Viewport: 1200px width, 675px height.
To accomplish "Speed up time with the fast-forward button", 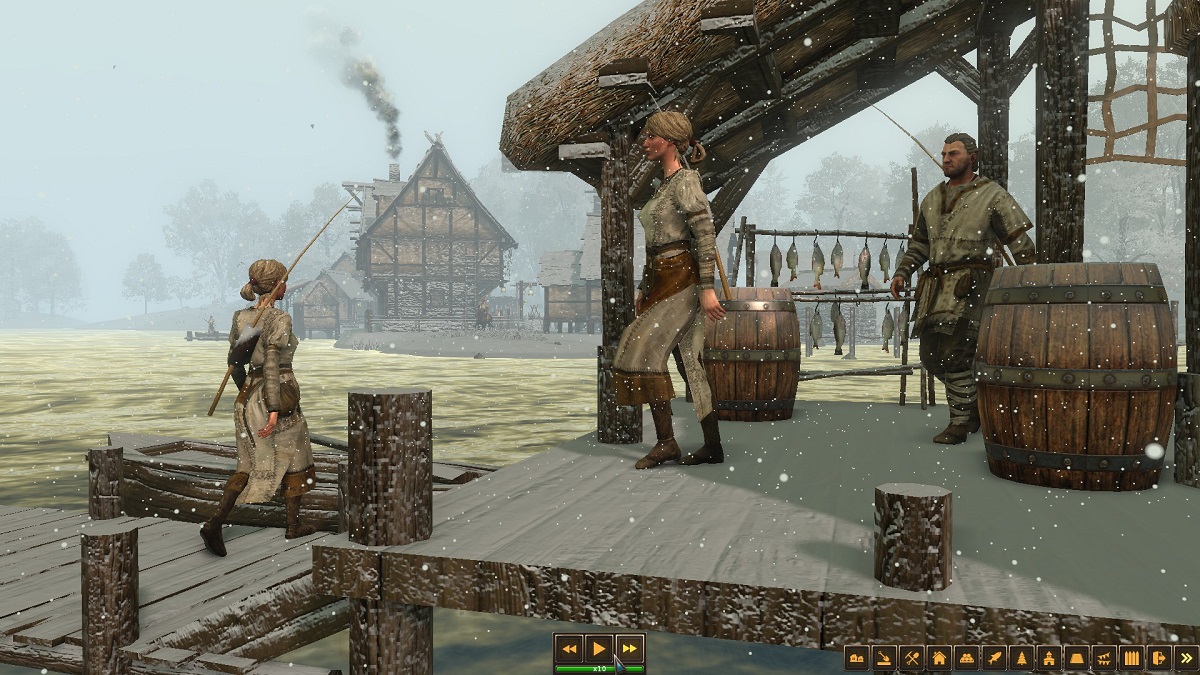I will 628,648.
